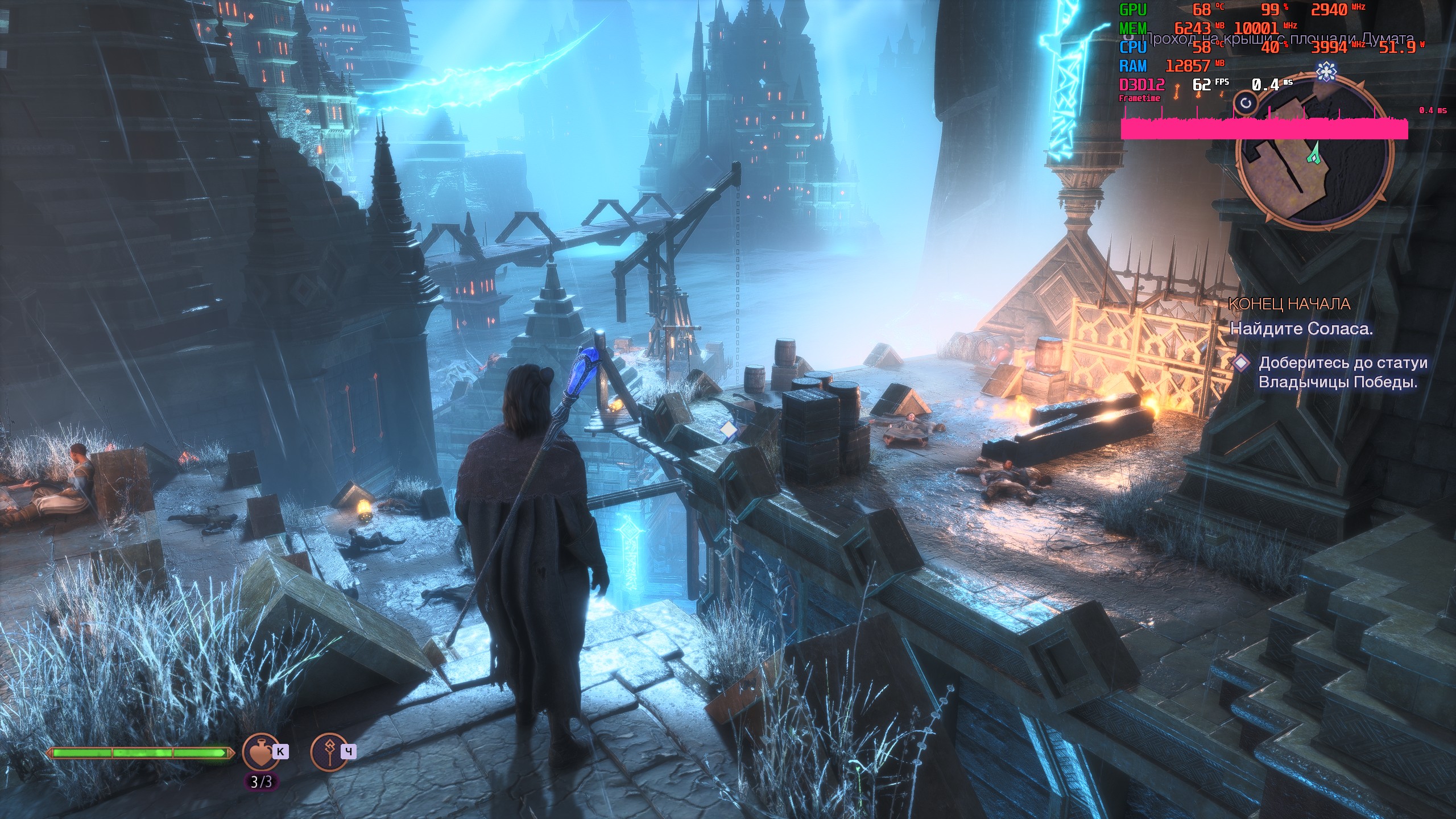Select the "Доберитесь до статуи Владычицы Победы" objective
The width and height of the screenshot is (1456, 819).
coord(1337,372)
